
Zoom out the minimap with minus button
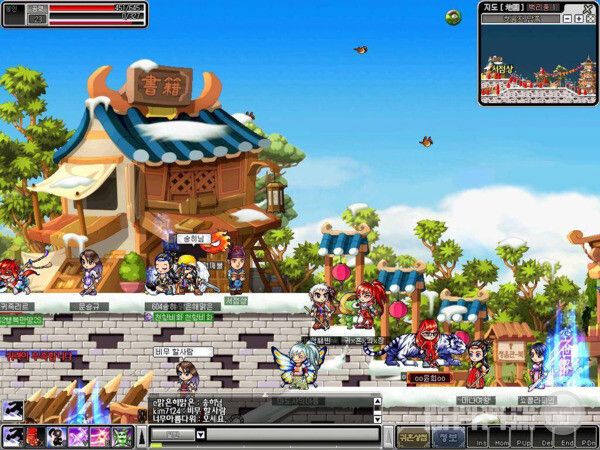(x=567, y=19)
